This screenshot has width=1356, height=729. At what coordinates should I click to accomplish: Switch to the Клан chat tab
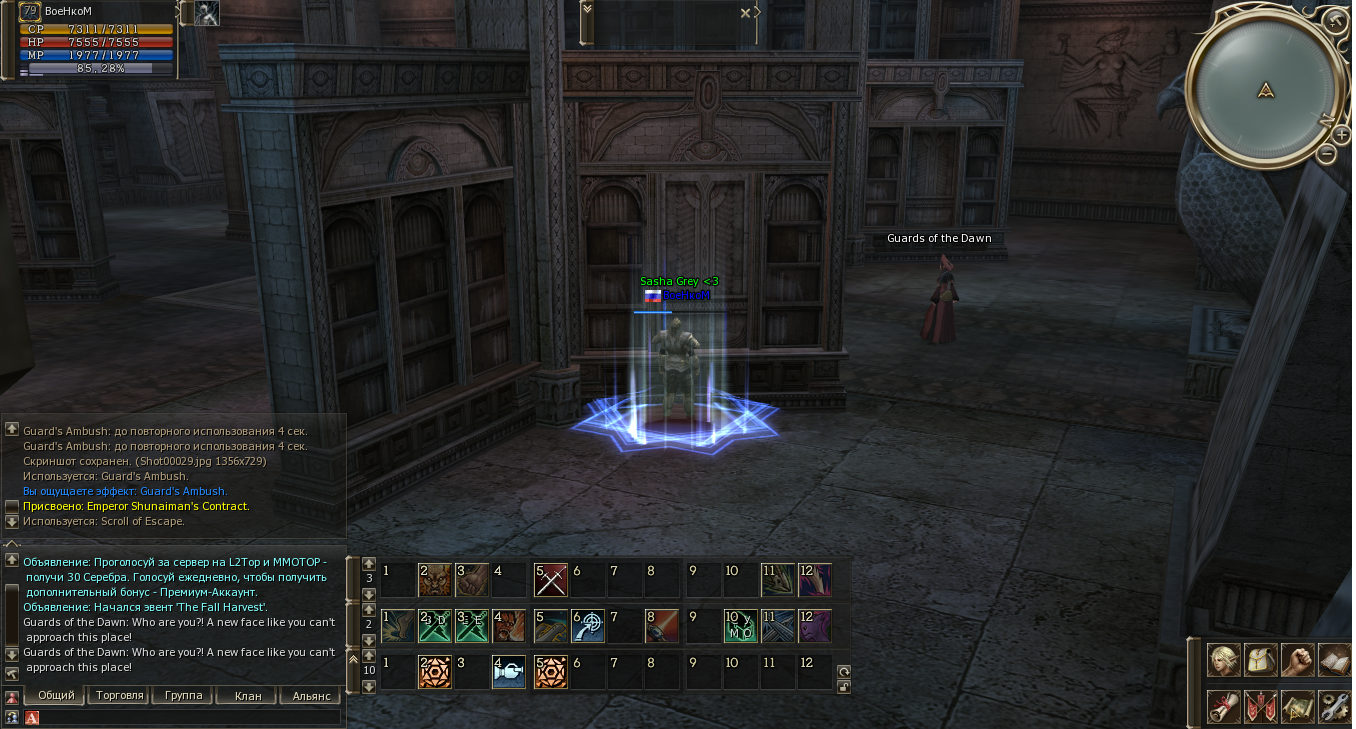coord(247,695)
